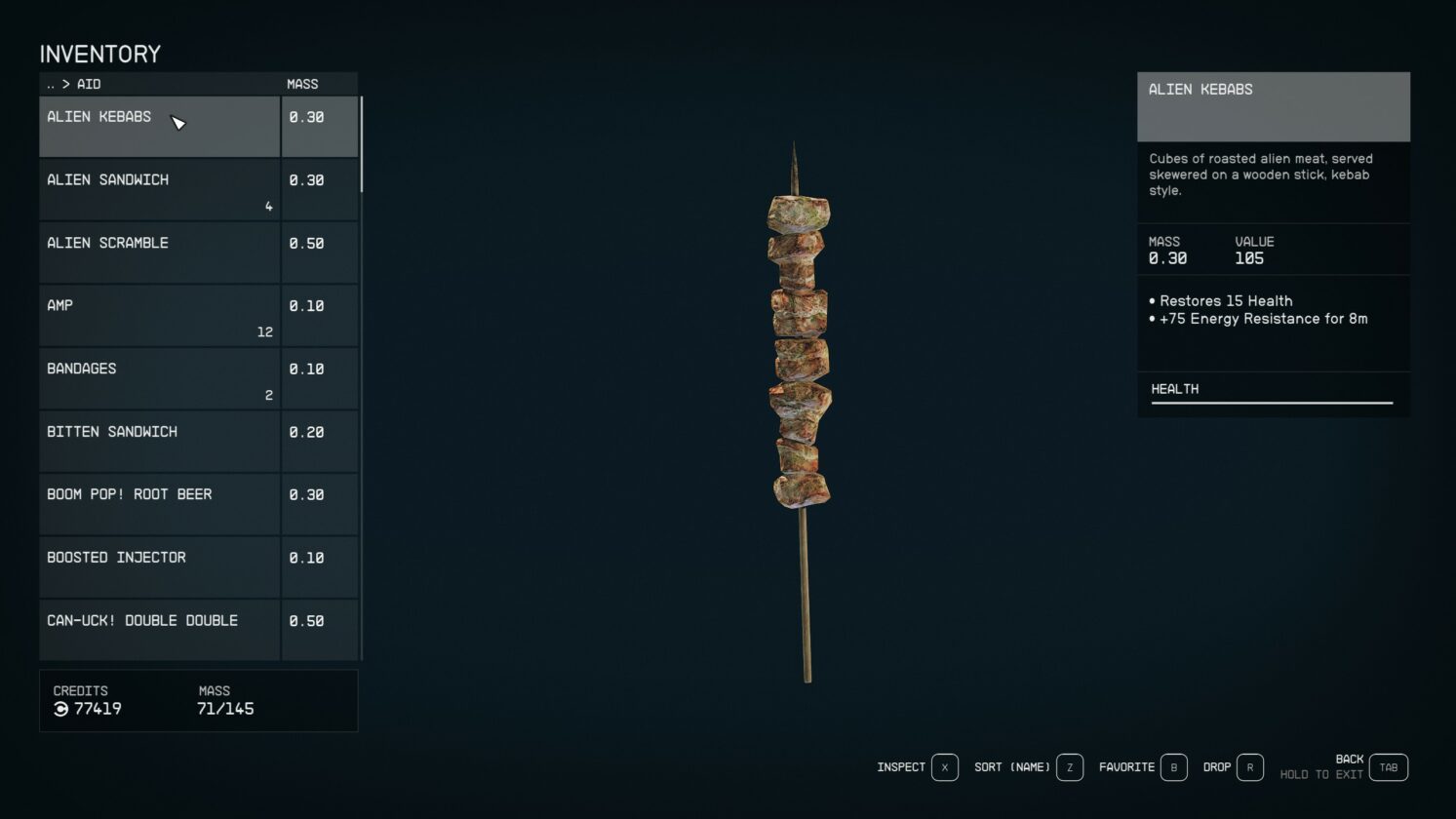Choose Alien Scramble from the list

click(159, 253)
